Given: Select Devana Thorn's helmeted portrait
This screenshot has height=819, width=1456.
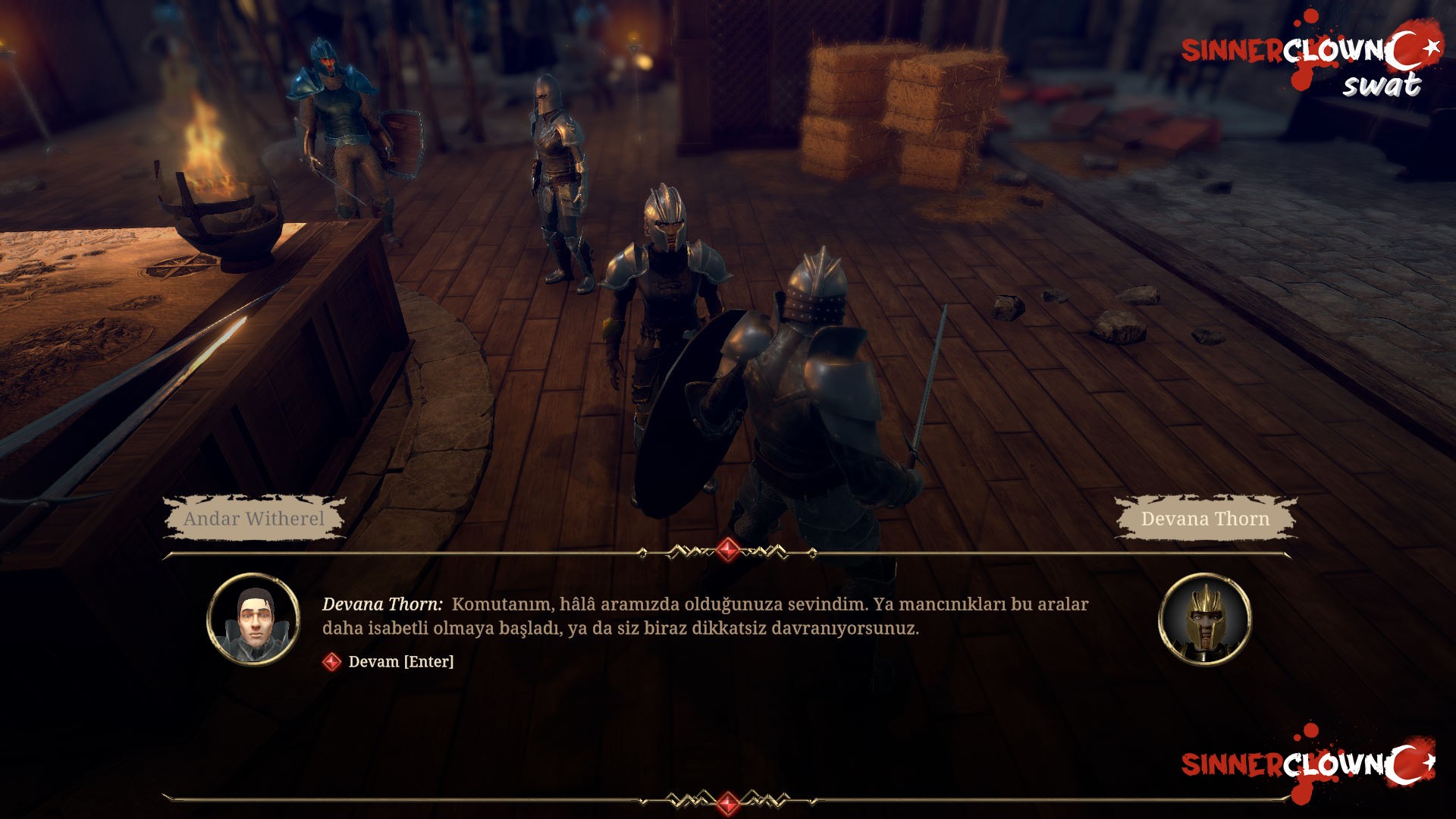Looking at the screenshot, I should (x=1204, y=620).
